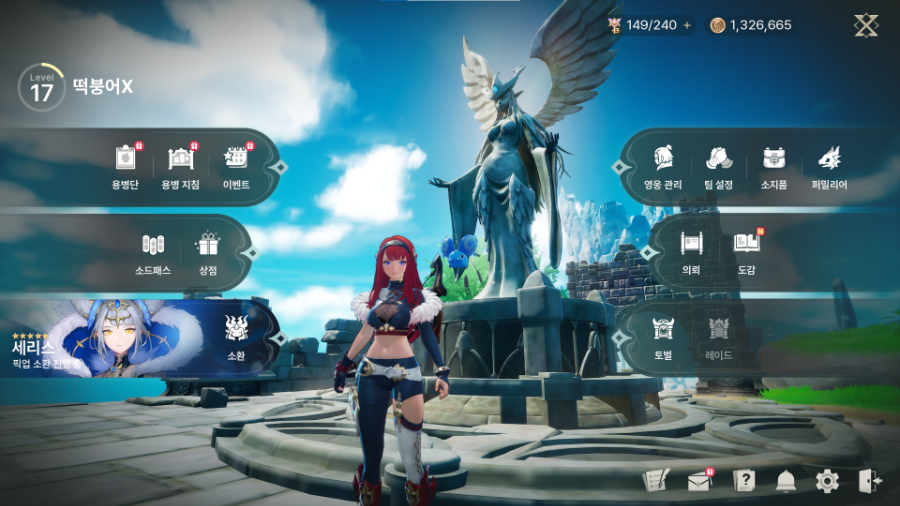
Task: Open the notification bell icon
Action: click(786, 481)
